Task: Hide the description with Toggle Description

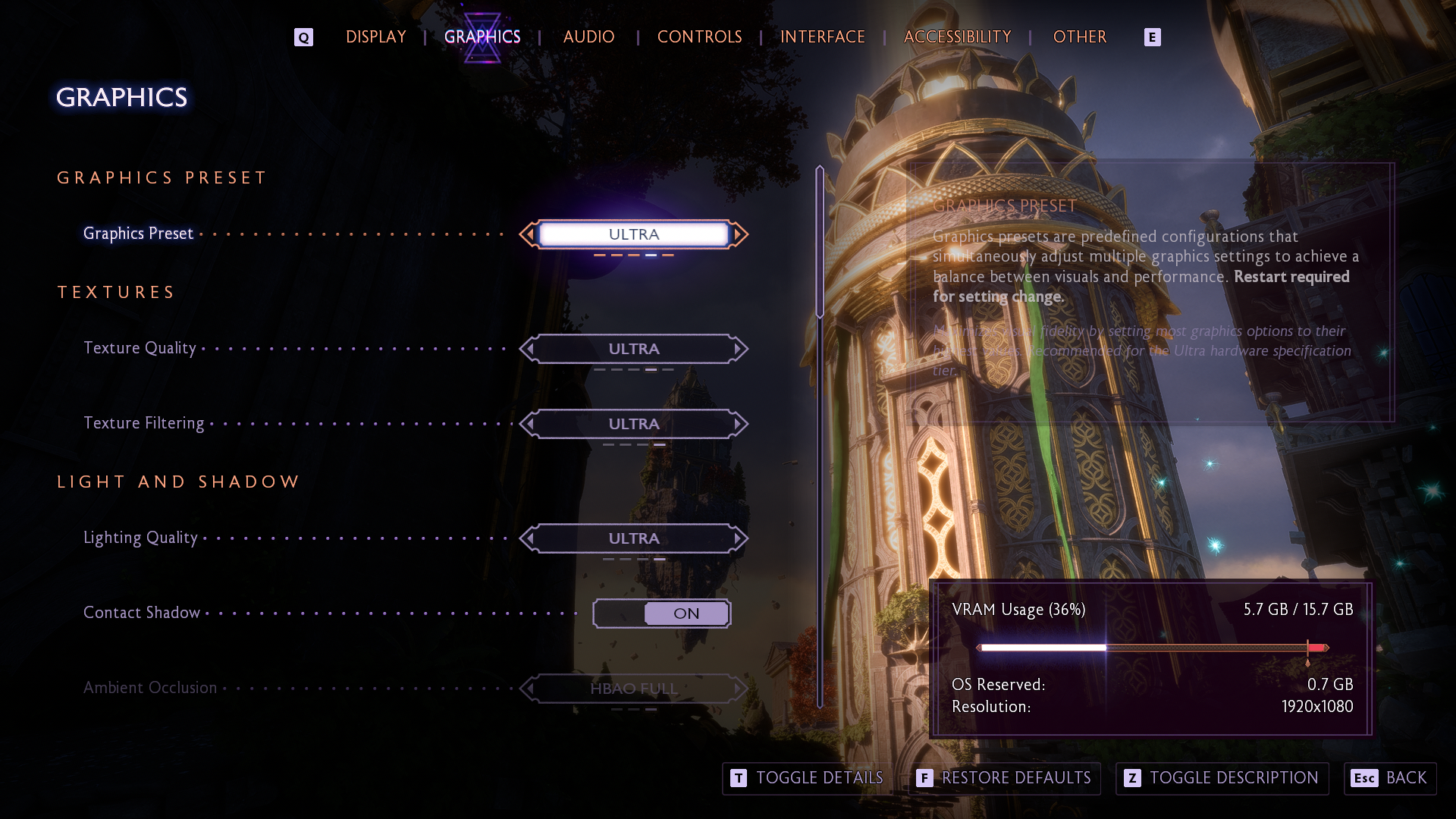Action: click(x=1222, y=778)
